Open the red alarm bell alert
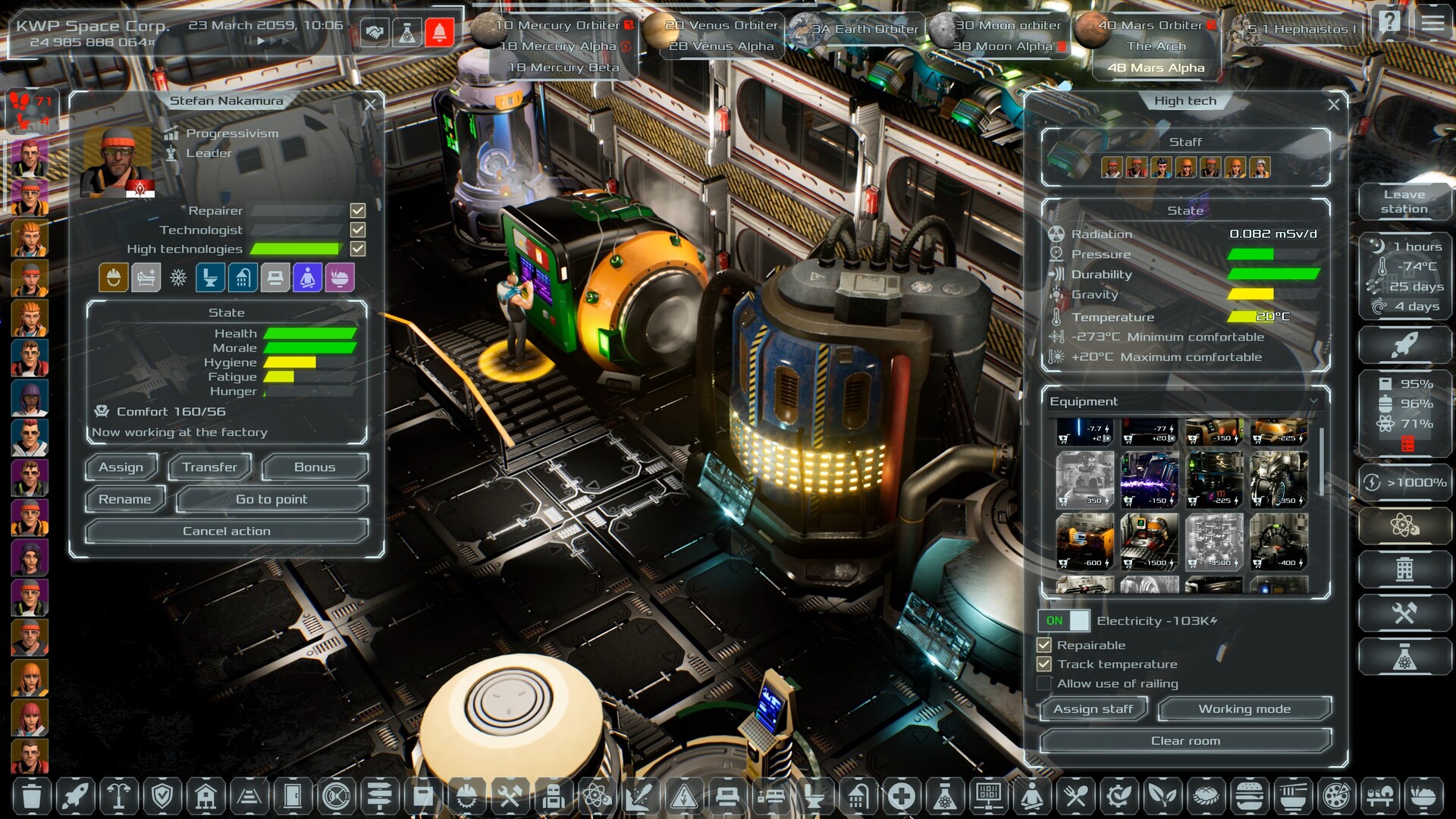This screenshot has height=819, width=1456. coord(439,33)
